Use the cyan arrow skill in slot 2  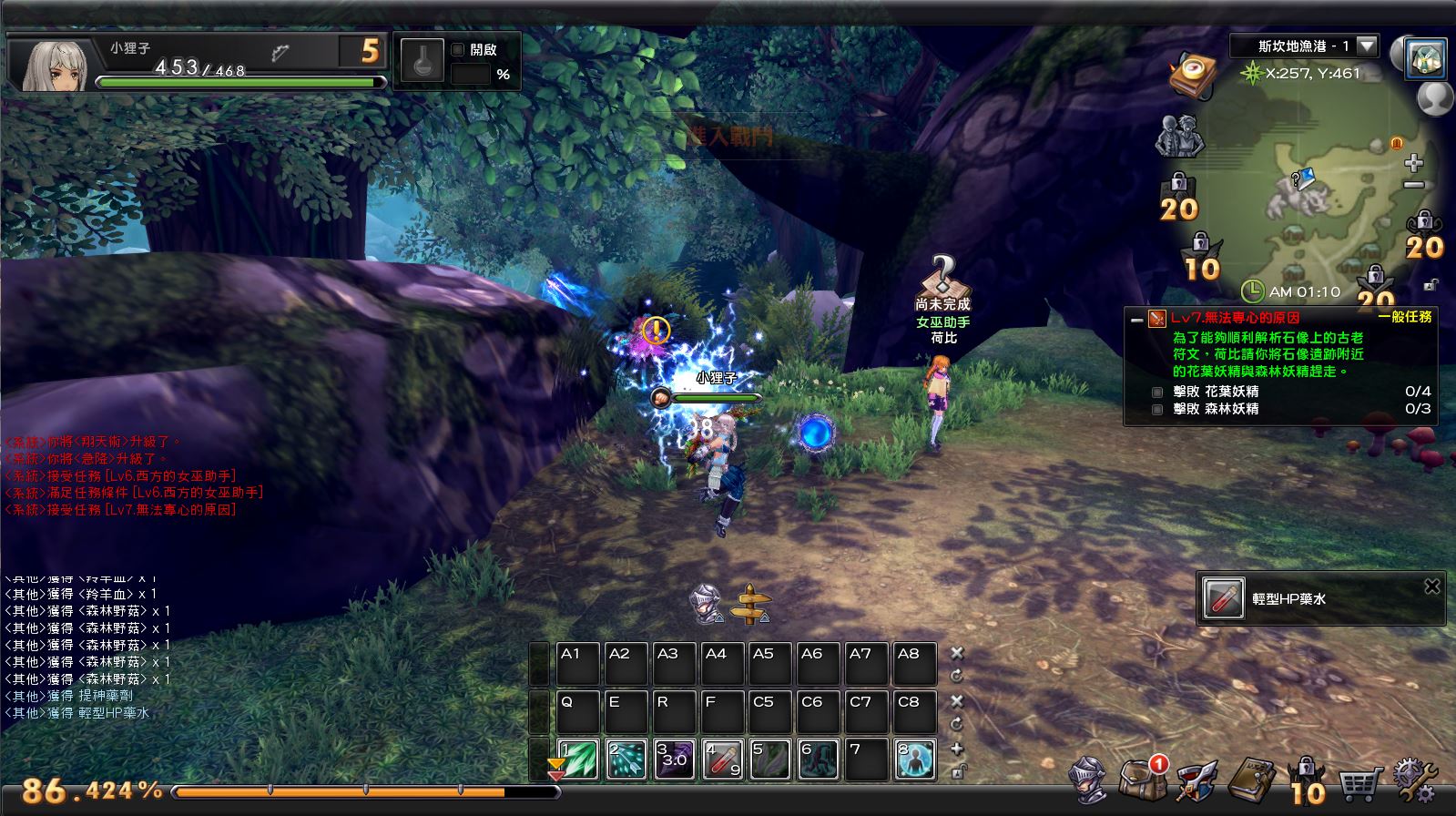[626, 760]
